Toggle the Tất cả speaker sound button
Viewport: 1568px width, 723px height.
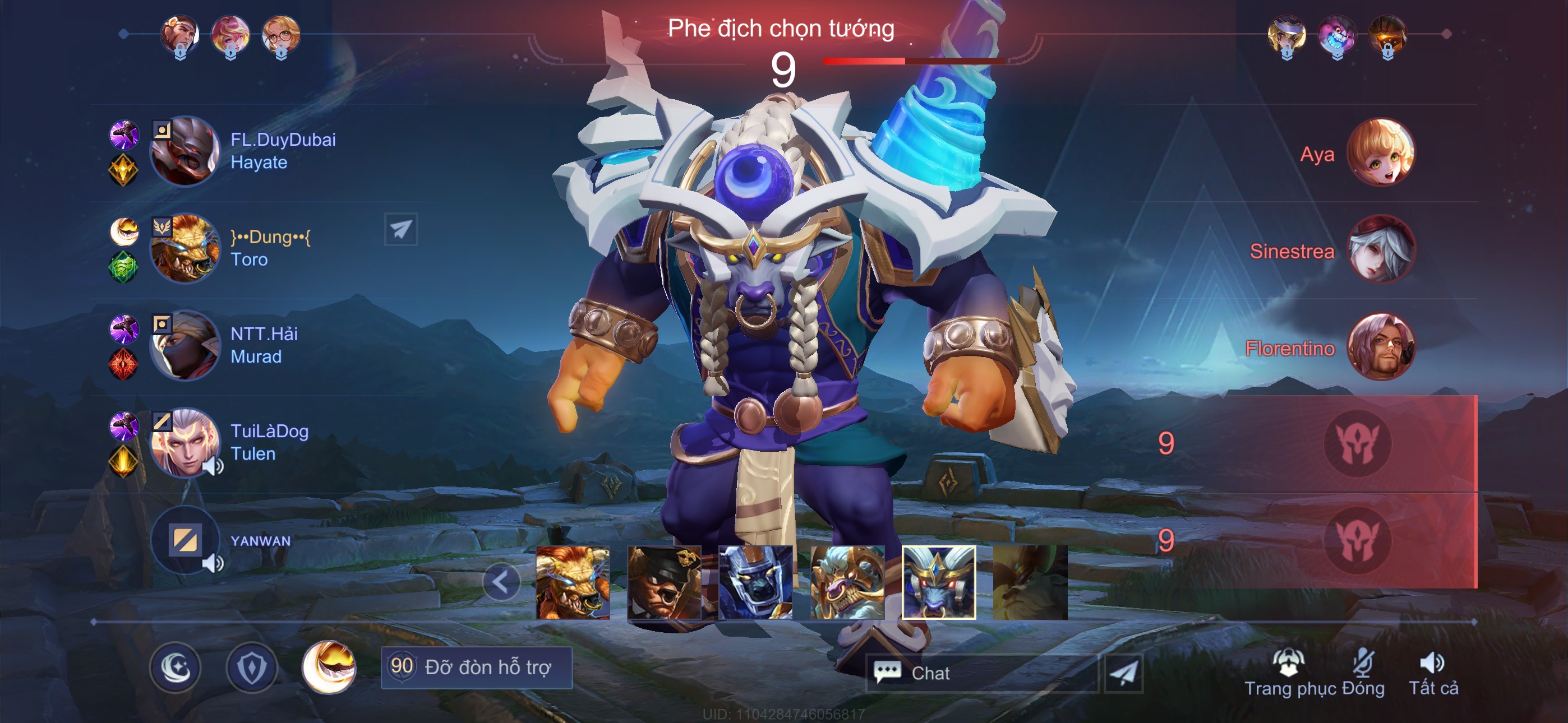(1433, 674)
